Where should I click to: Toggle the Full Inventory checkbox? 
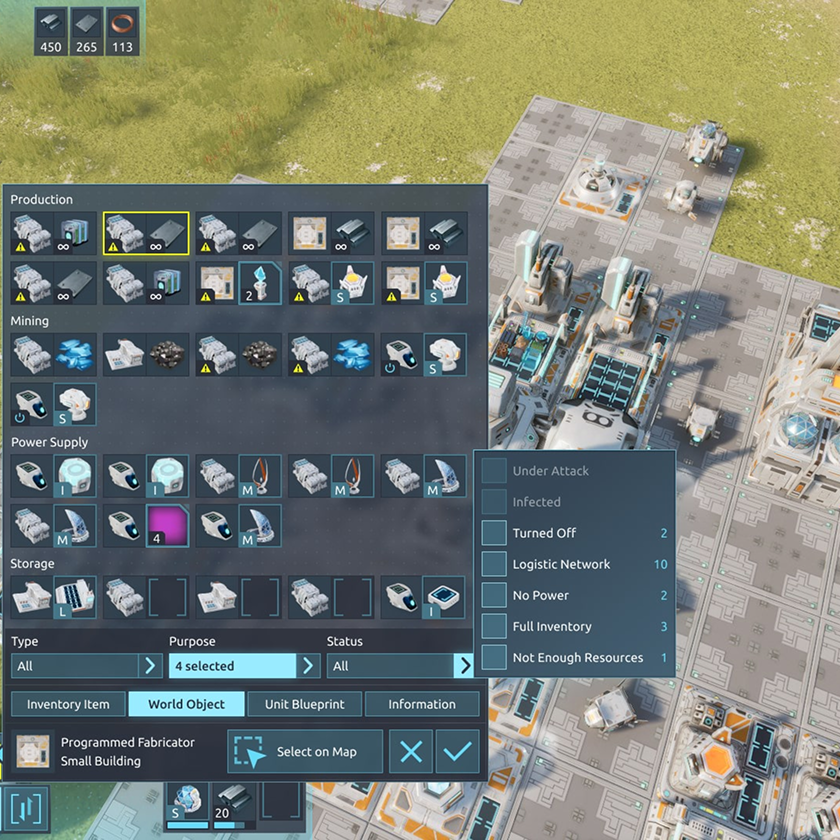coord(494,626)
